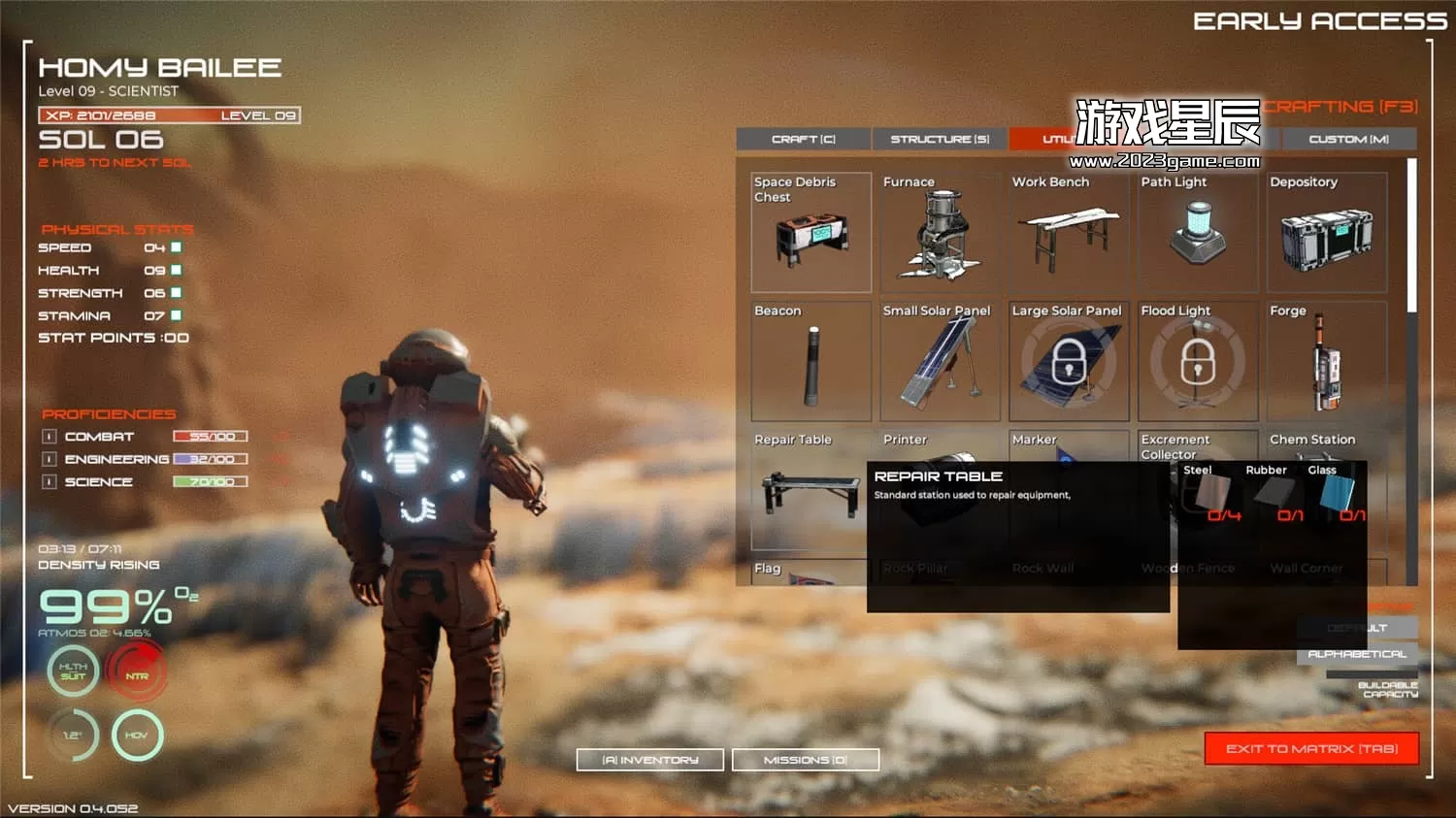
Task: Select the Forge item
Action: click(x=1327, y=362)
